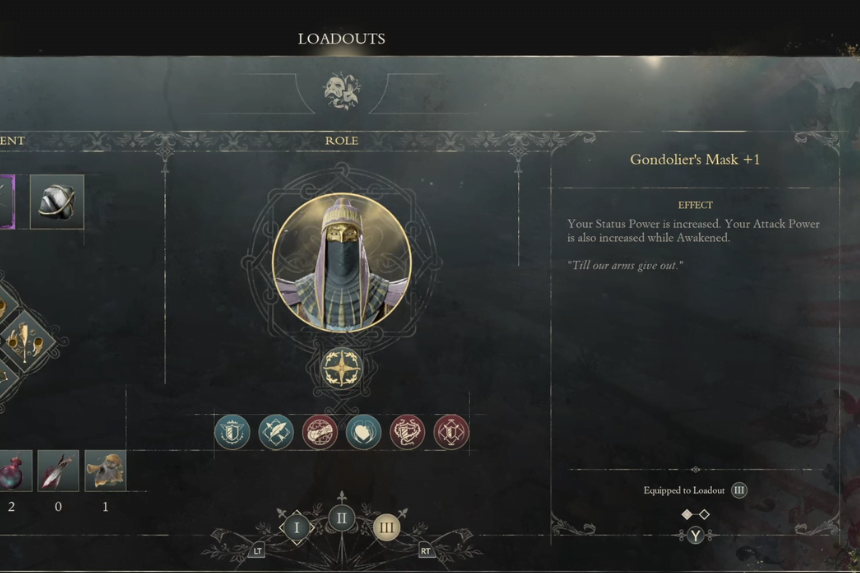Select the golden horn item slot

[105, 470]
